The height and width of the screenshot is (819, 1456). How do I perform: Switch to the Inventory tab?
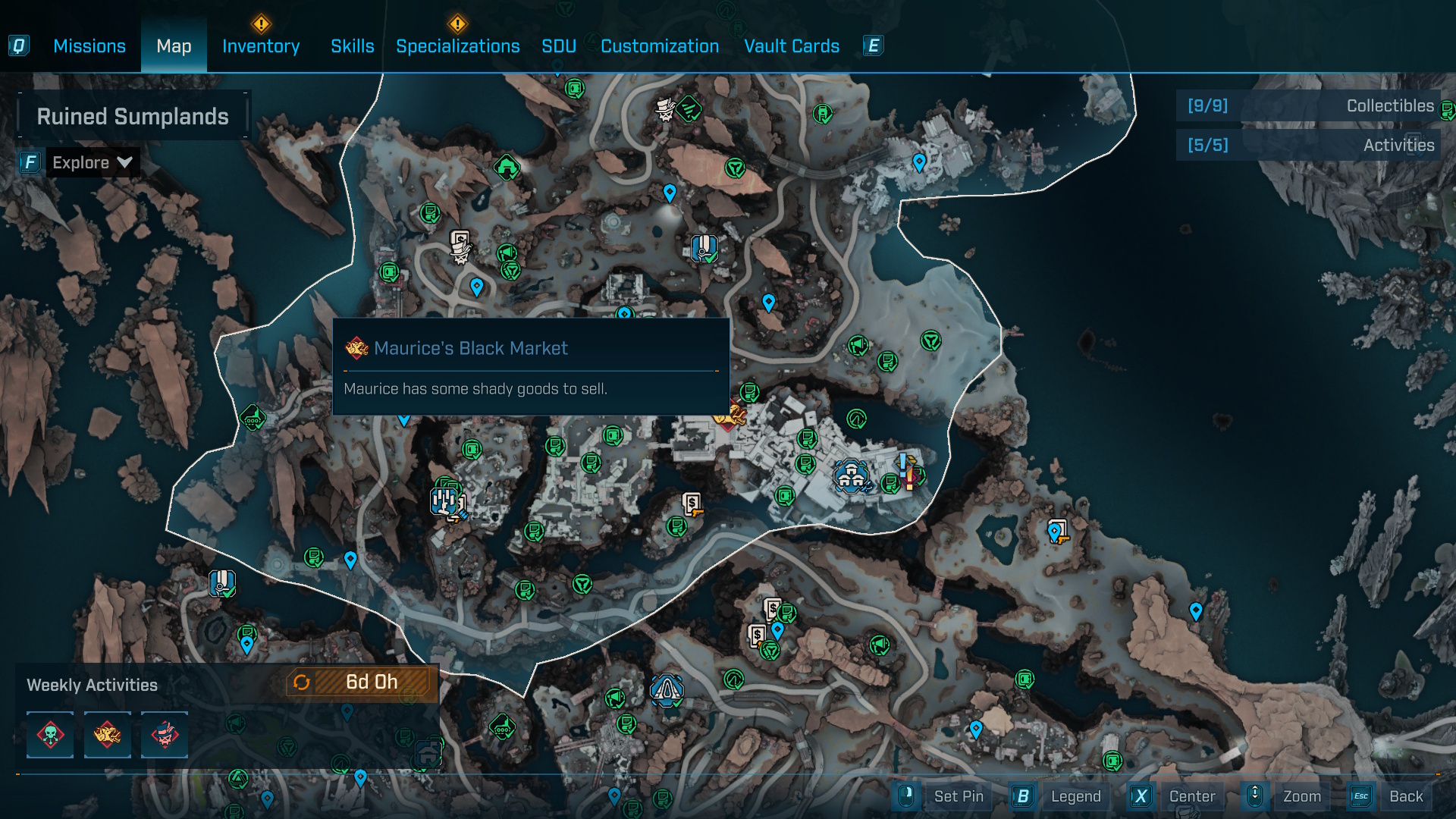click(x=260, y=46)
